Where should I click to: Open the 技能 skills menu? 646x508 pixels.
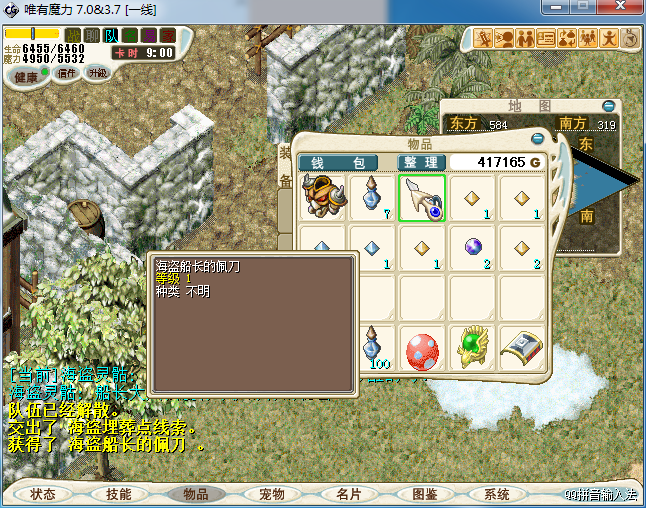119,494
